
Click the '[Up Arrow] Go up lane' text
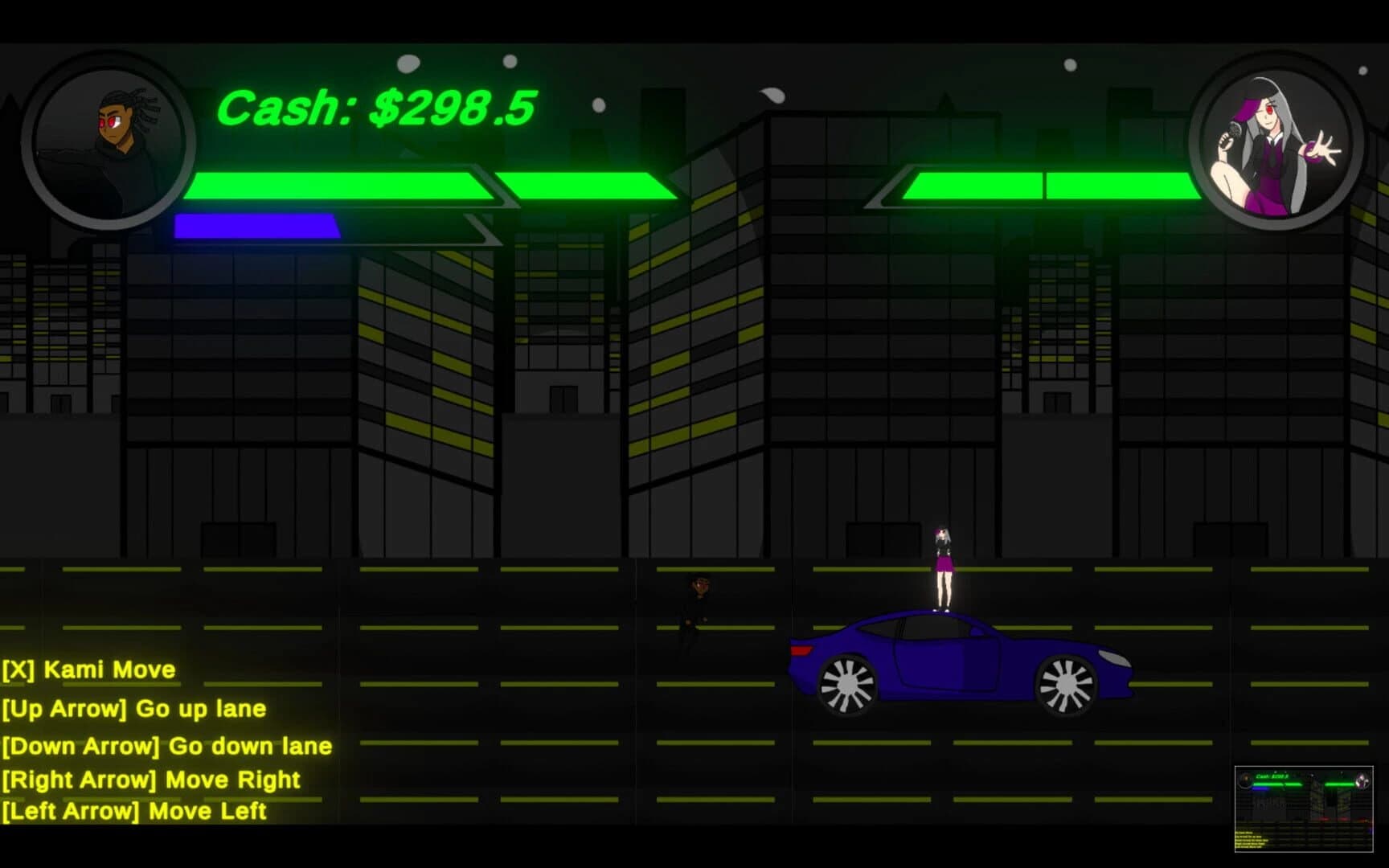(135, 709)
